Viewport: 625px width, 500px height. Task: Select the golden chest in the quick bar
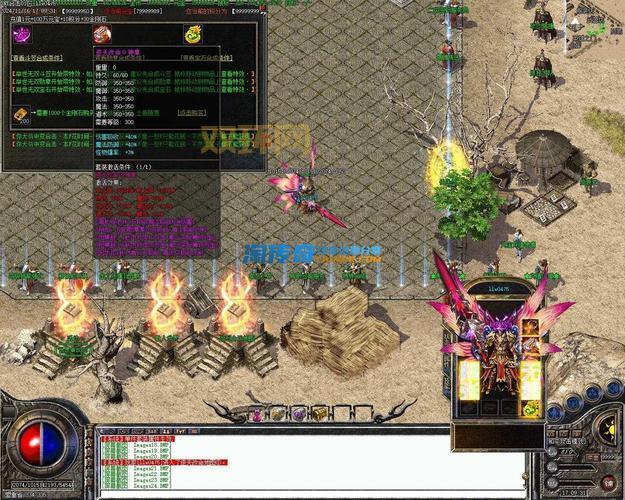coord(319,413)
